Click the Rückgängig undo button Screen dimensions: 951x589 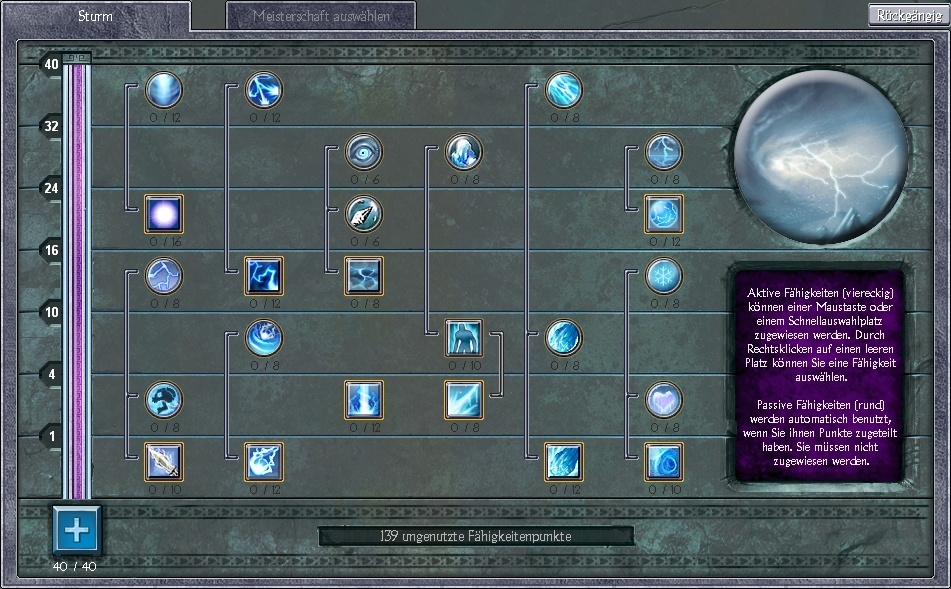click(908, 15)
